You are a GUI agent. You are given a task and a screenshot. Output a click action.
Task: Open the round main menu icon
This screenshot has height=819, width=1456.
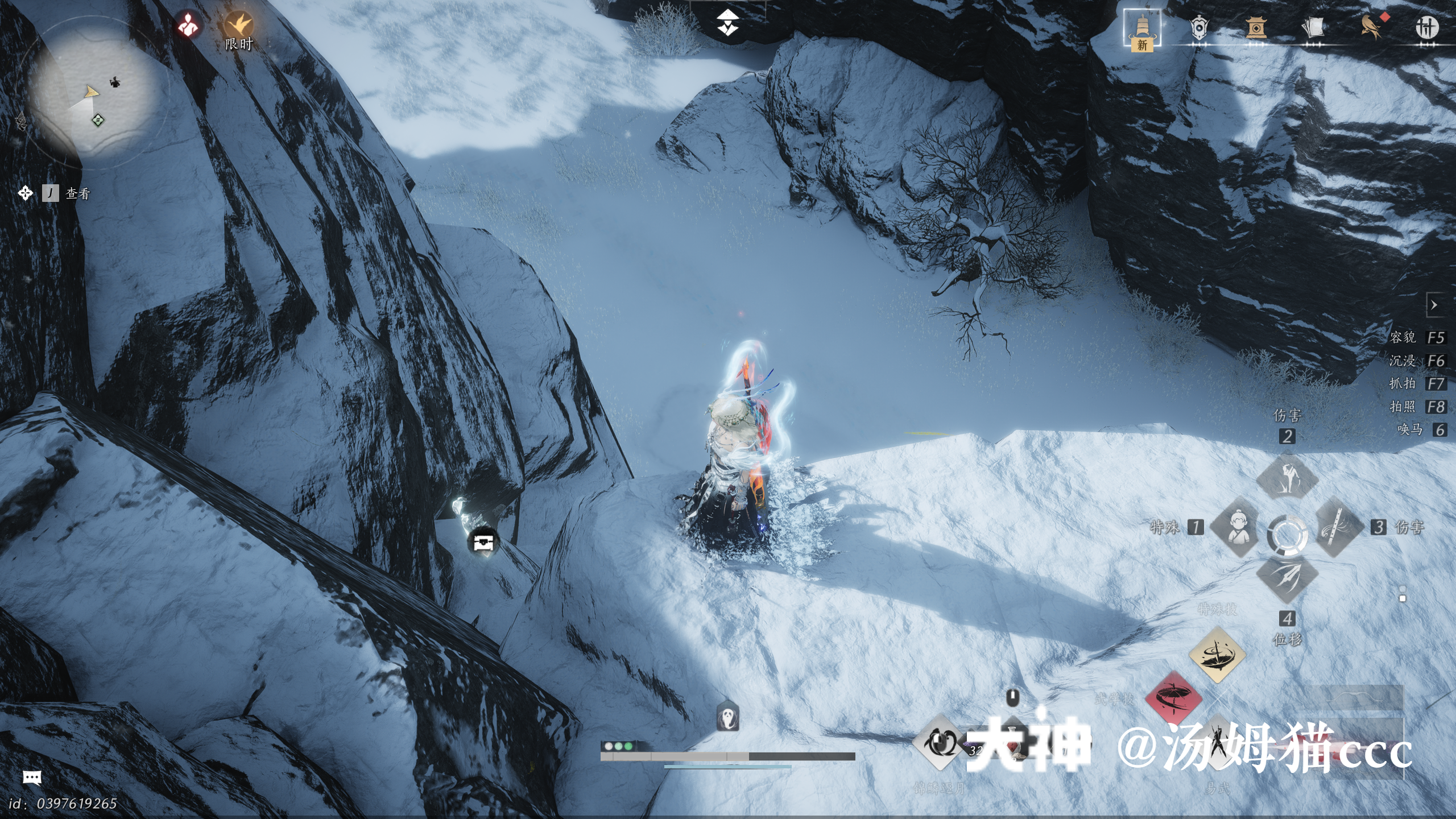point(1426,27)
